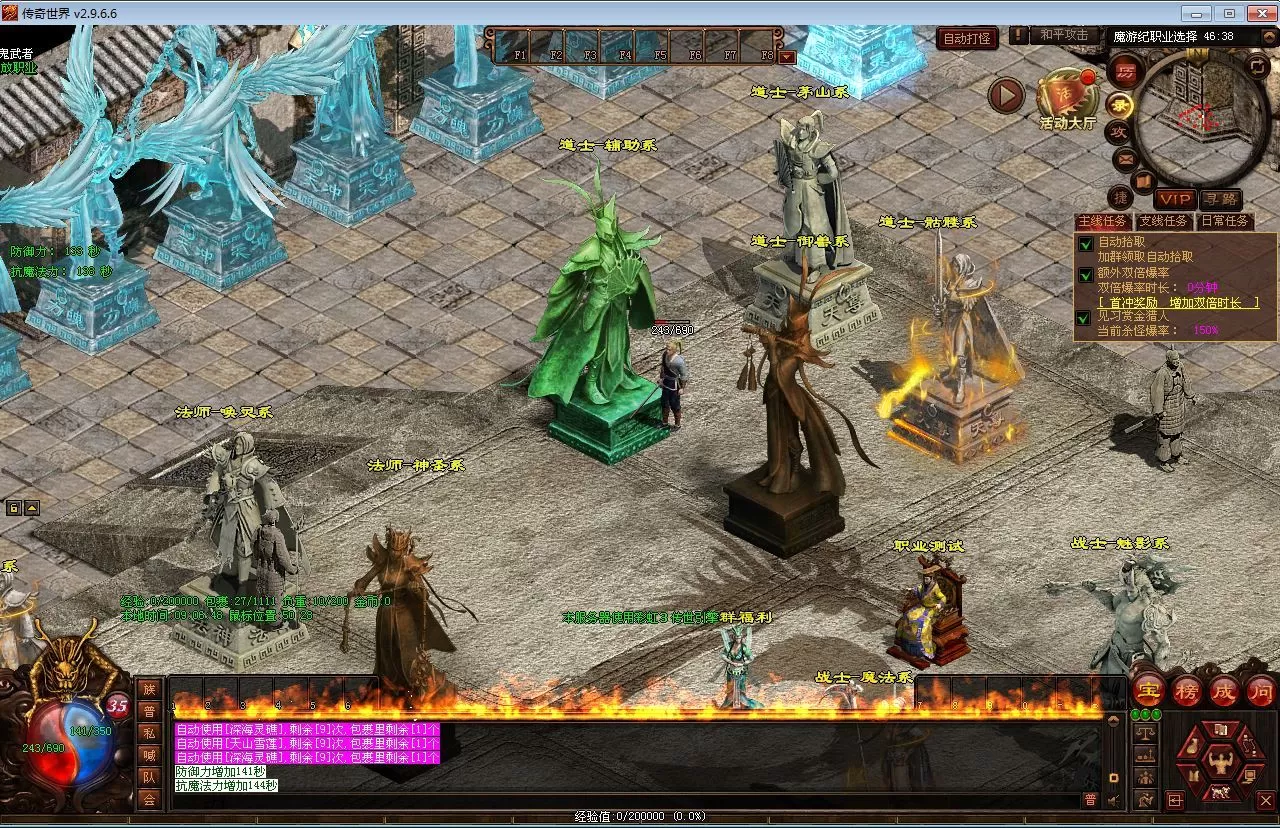Maximize the game window
Viewport: 1280px width, 828px height.
click(x=1229, y=13)
